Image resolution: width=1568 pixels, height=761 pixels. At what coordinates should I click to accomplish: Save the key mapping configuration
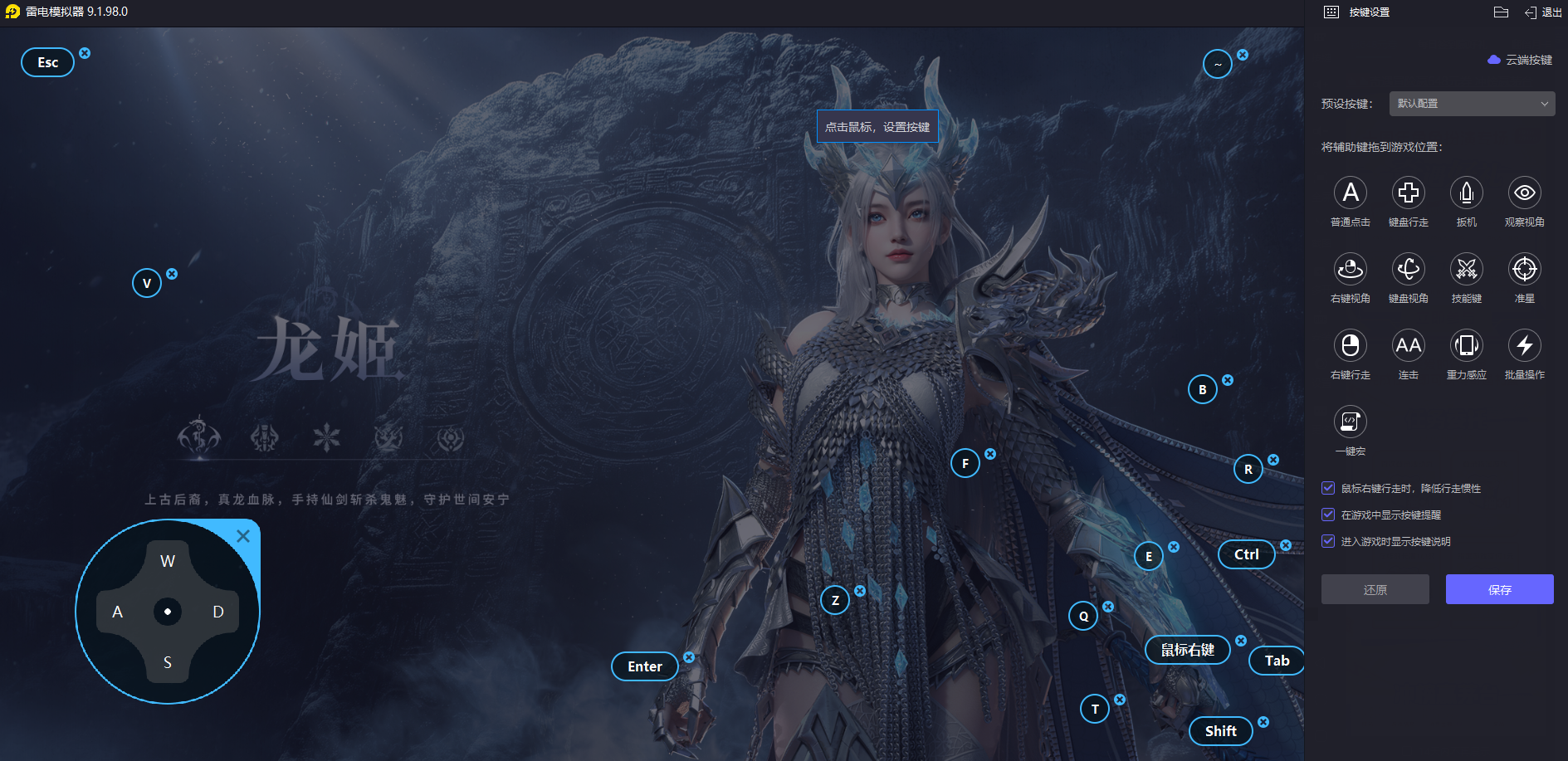[x=1499, y=589]
